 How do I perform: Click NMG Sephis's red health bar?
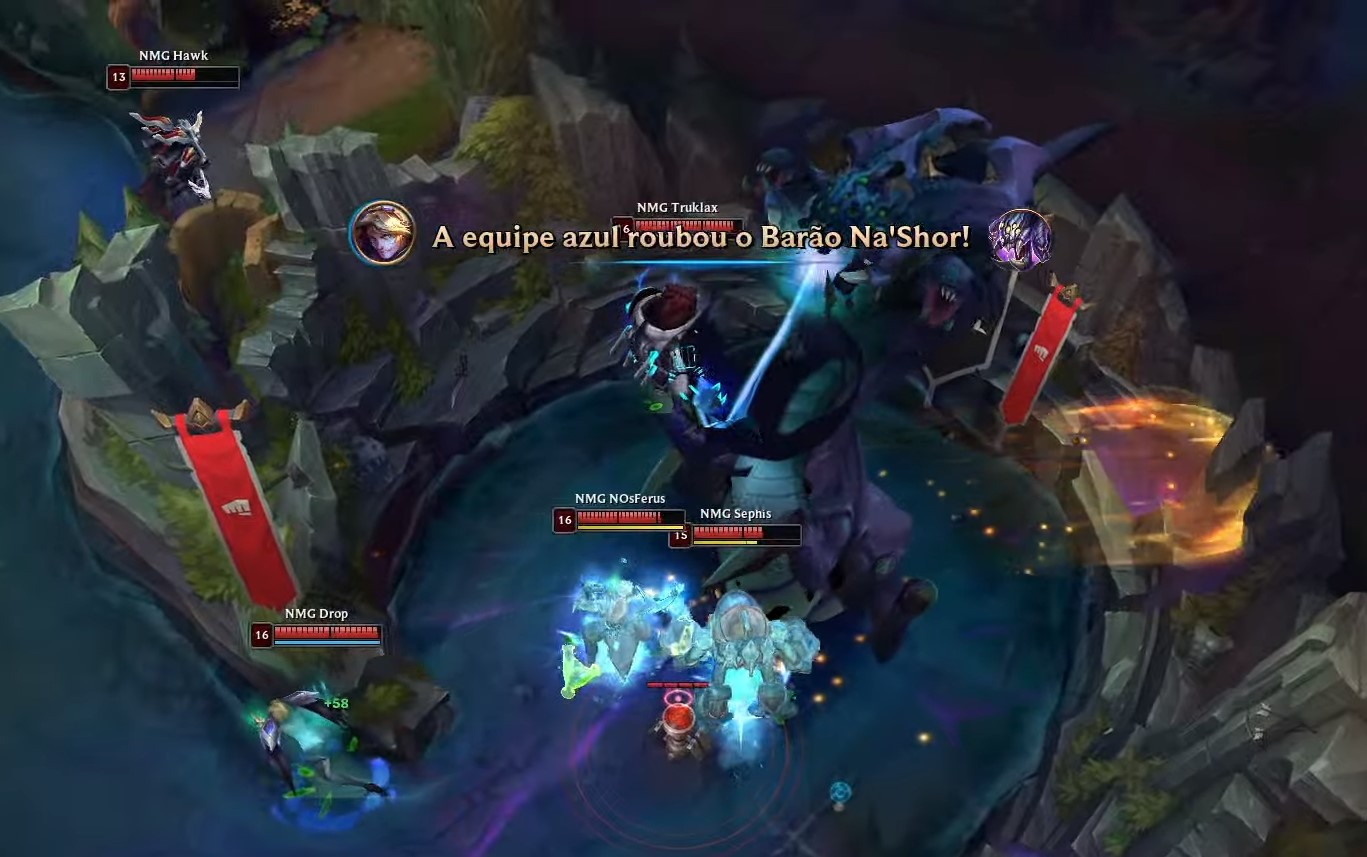[740, 530]
